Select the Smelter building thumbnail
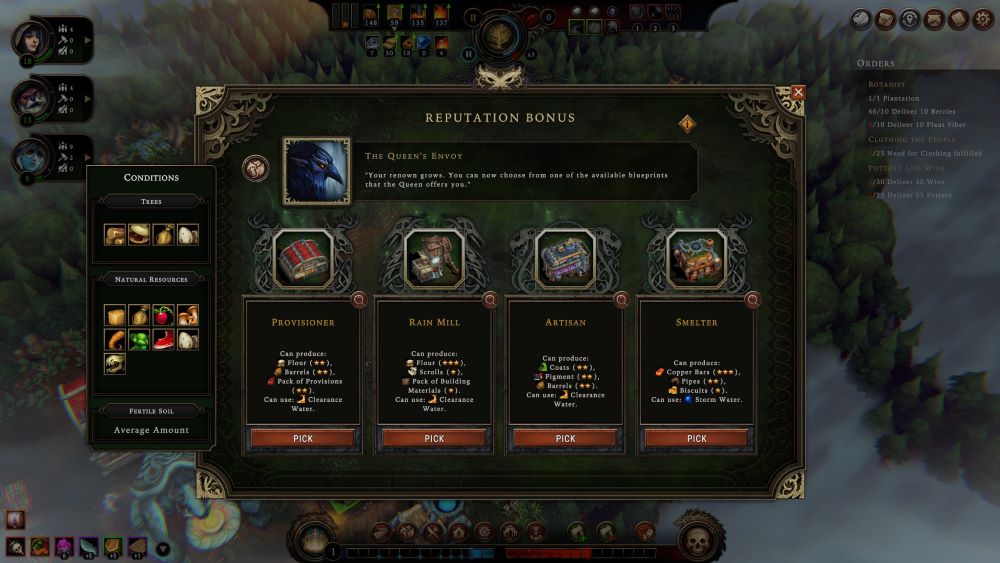The image size is (1000, 563). coord(697,258)
